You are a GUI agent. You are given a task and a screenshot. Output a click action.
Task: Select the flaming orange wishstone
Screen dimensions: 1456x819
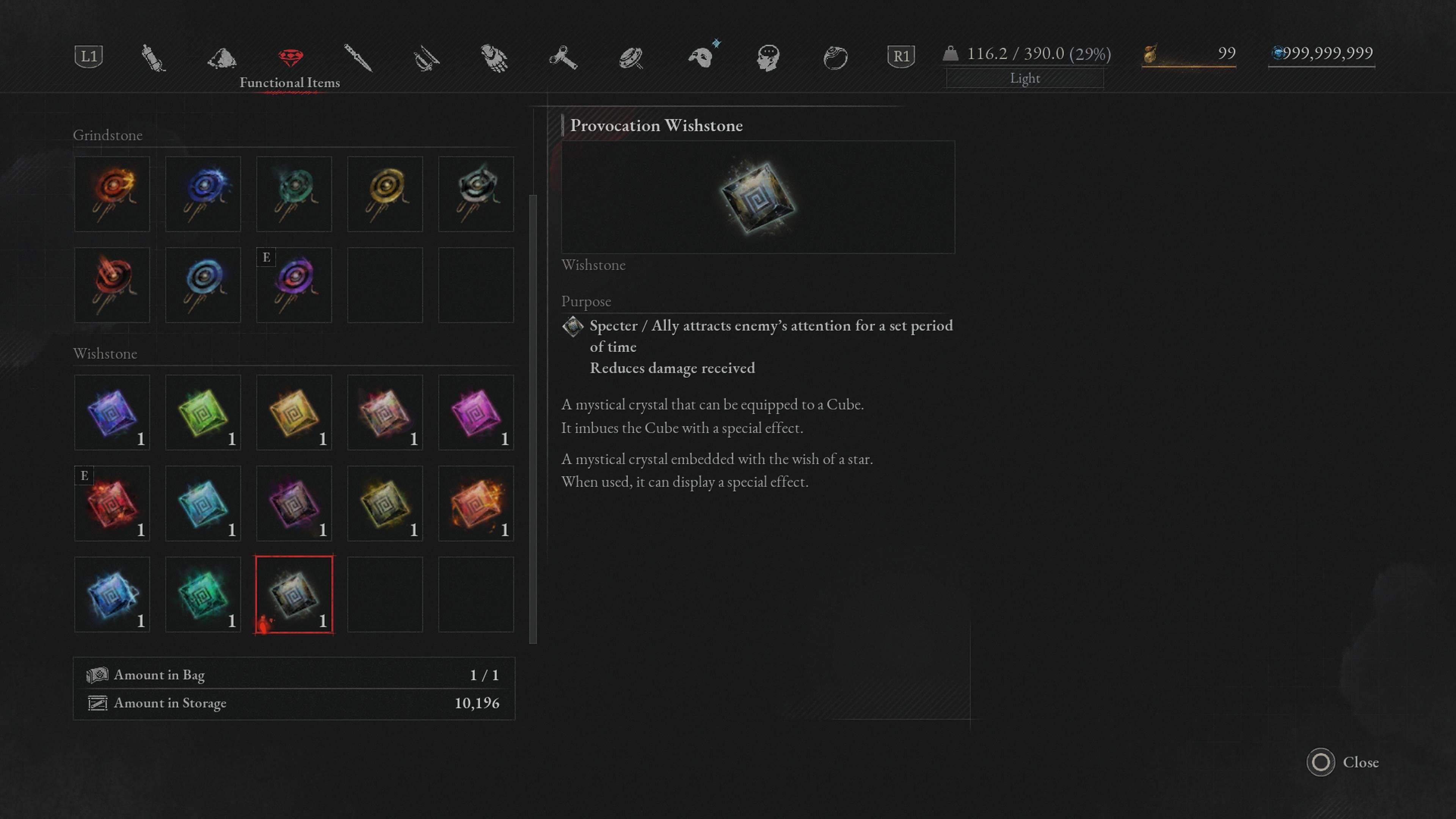[x=476, y=503]
